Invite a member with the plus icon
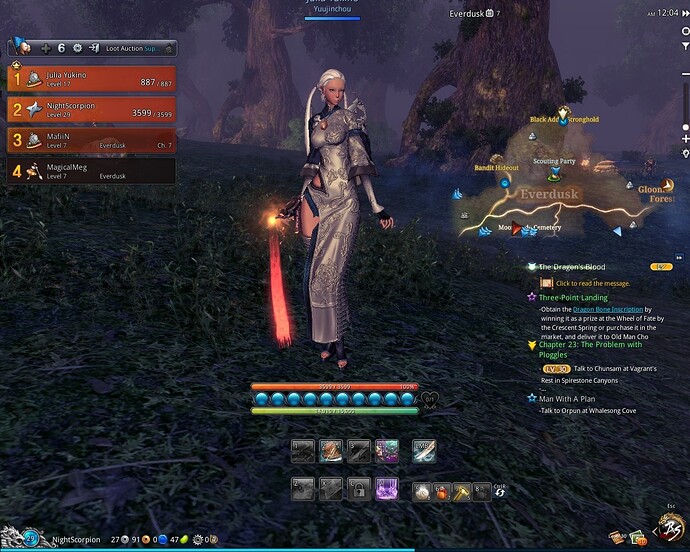This screenshot has width=690, height=552. [x=45, y=48]
